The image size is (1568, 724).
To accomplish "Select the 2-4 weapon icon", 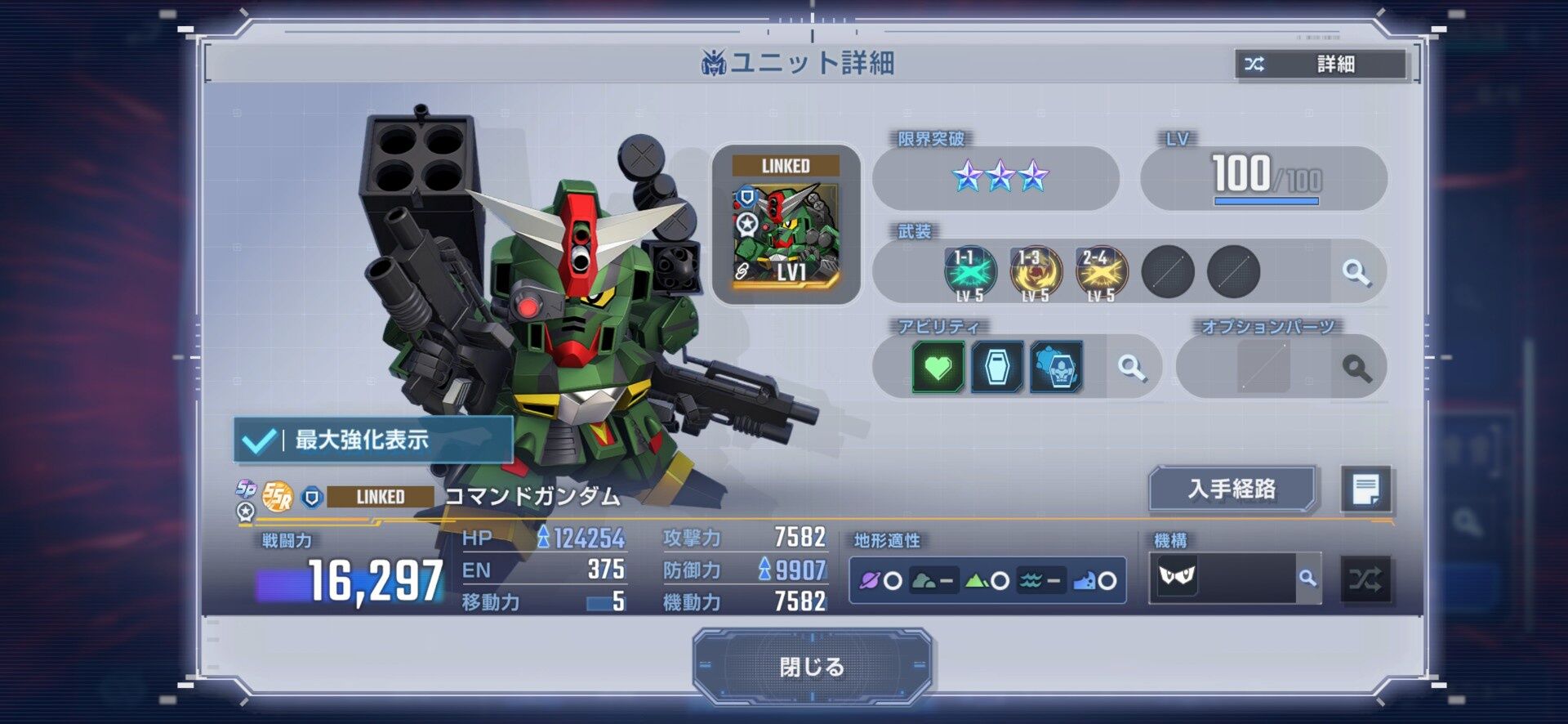I will (x=1101, y=272).
